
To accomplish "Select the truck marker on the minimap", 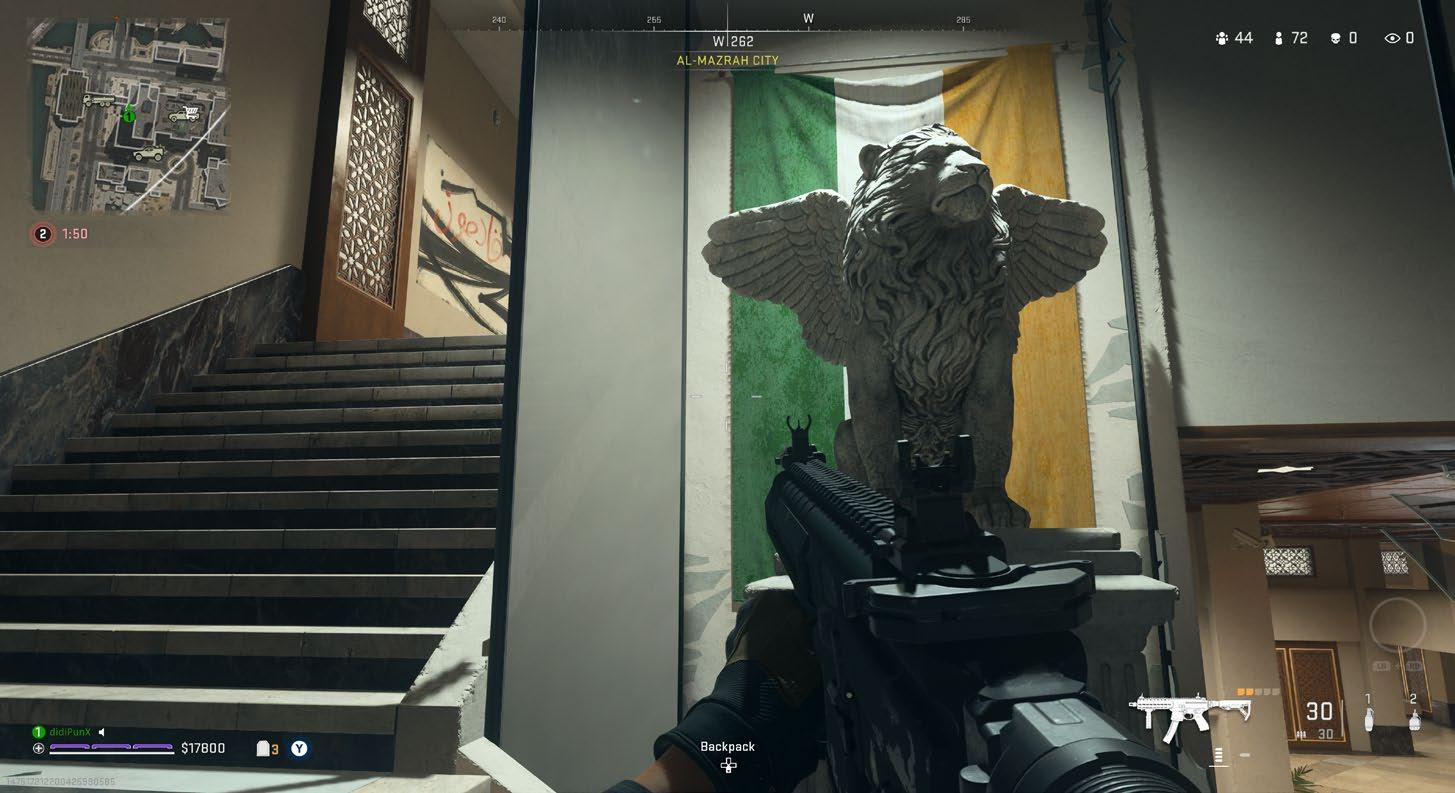I will click(98, 99).
